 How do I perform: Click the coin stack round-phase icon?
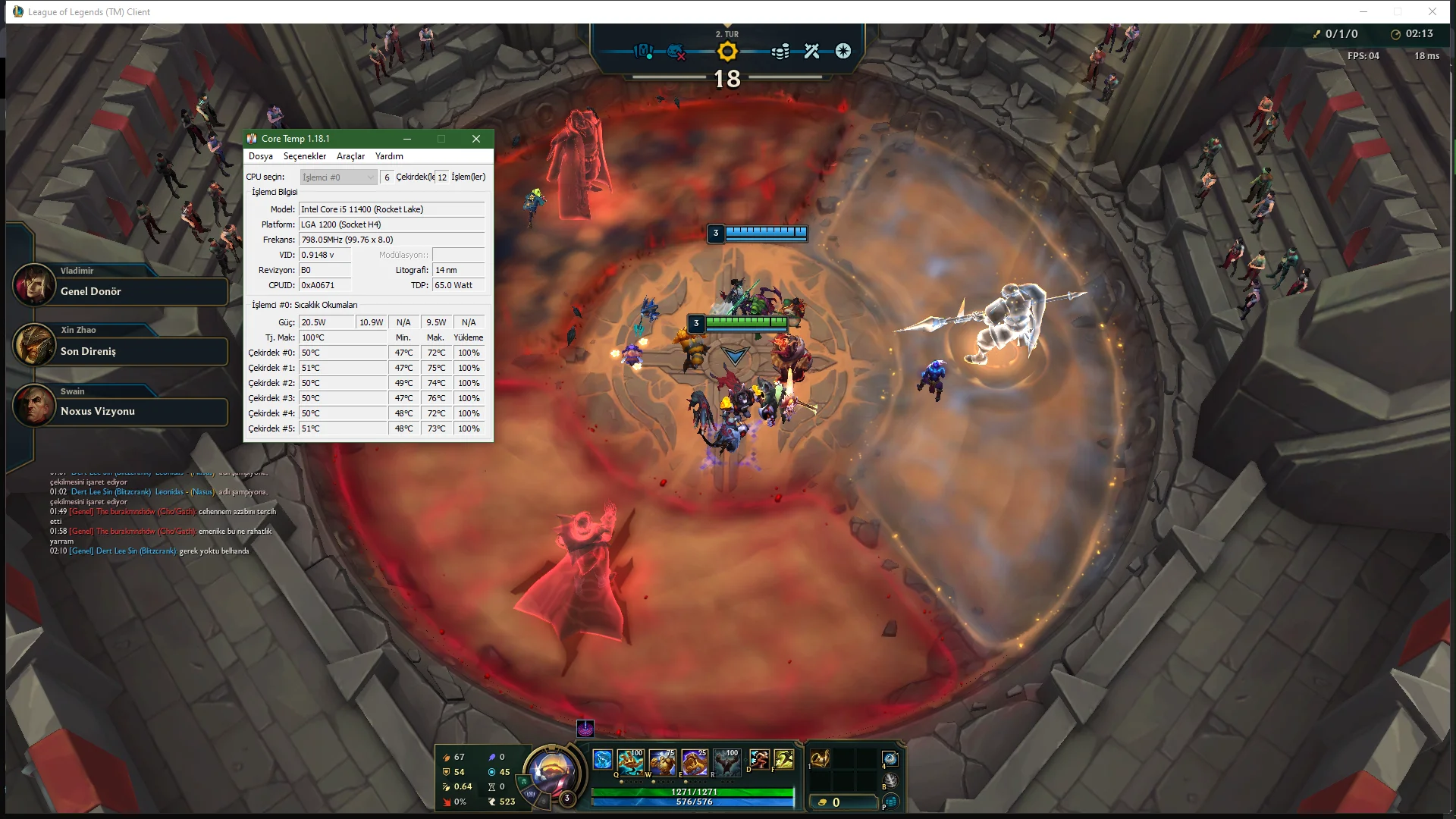coord(780,52)
